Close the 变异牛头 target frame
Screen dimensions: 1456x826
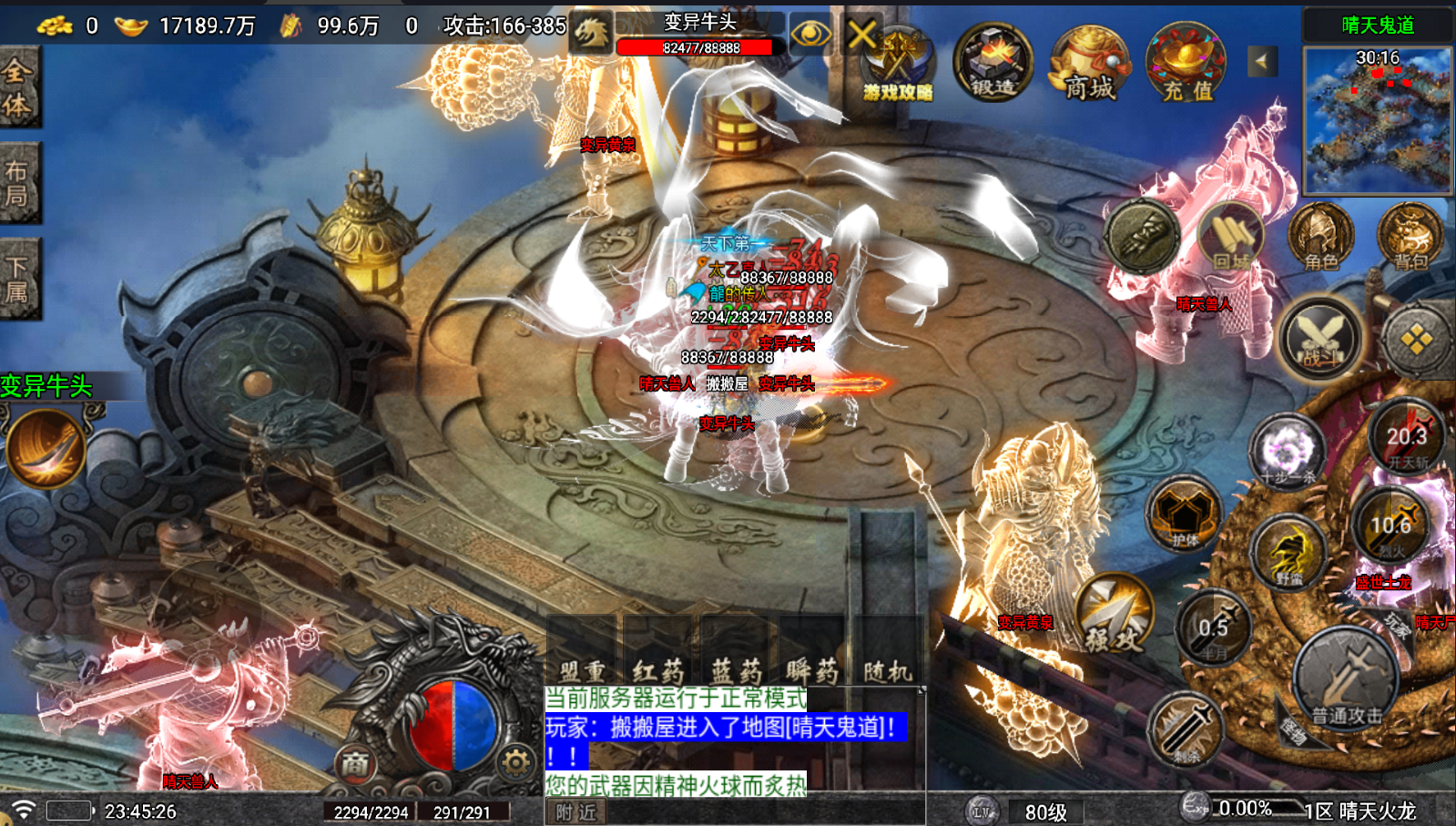pyautogui.click(x=861, y=36)
